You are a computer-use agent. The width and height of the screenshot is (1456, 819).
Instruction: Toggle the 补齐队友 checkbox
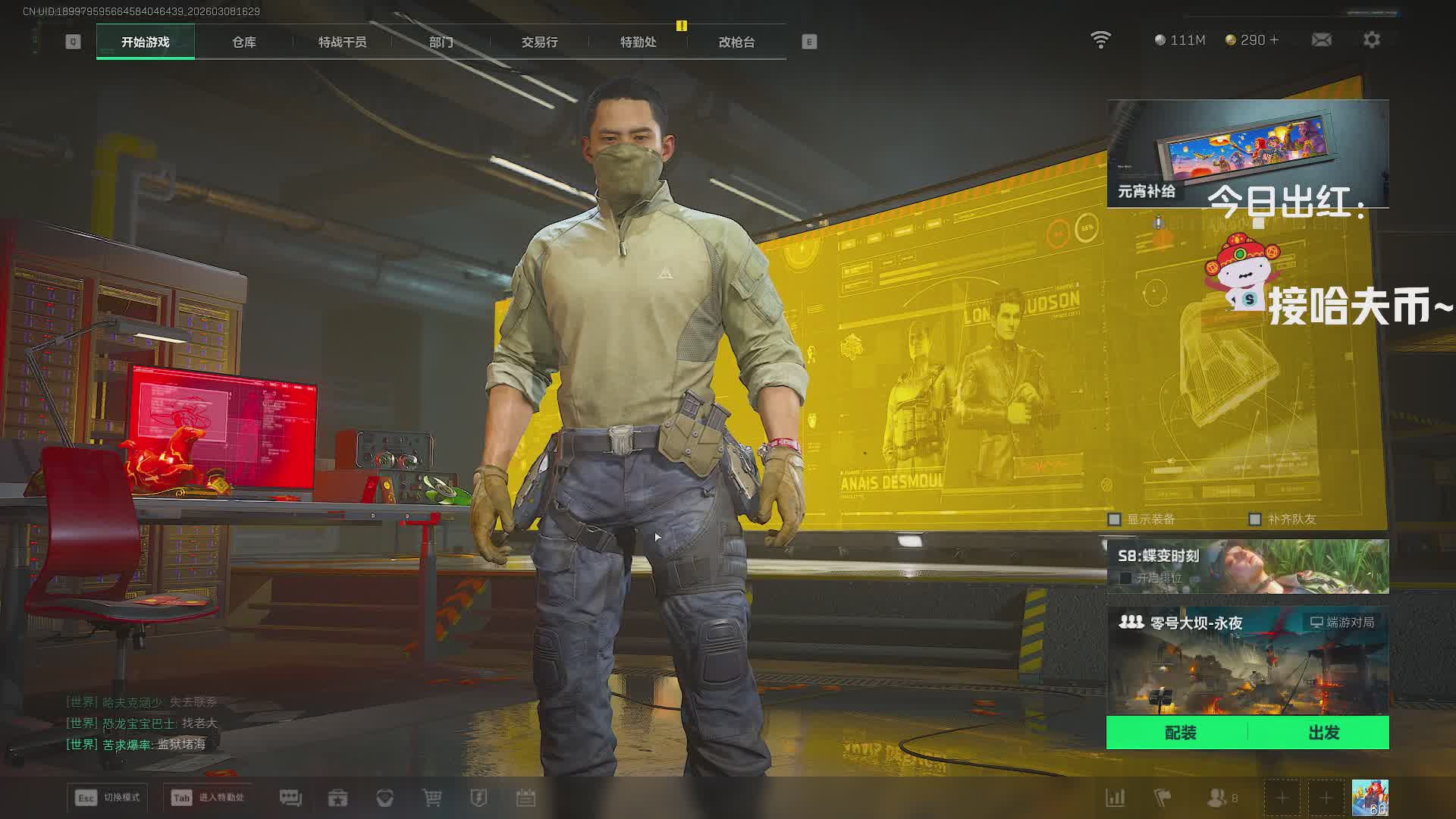[1255, 519]
